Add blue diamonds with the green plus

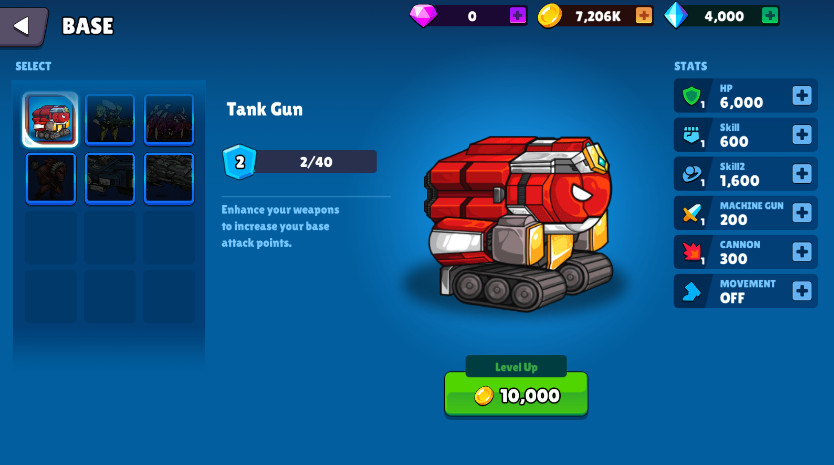[x=769, y=16]
